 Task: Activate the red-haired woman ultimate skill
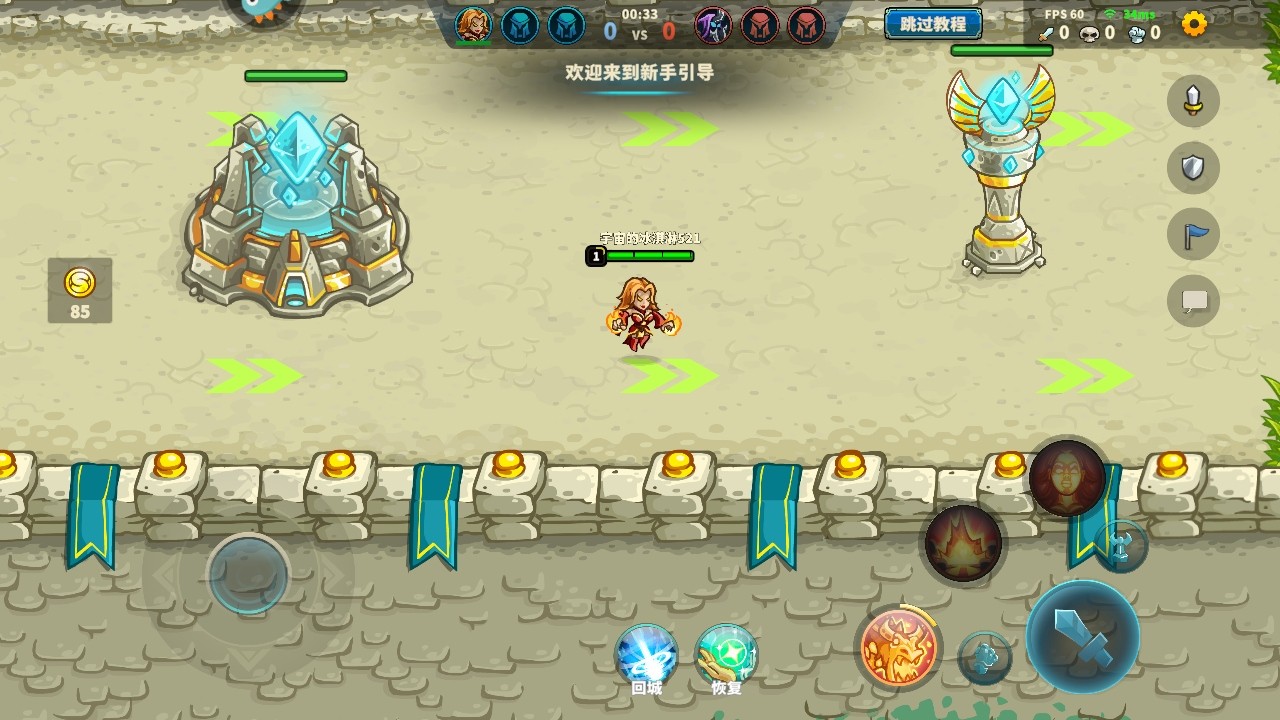[x=1067, y=478]
